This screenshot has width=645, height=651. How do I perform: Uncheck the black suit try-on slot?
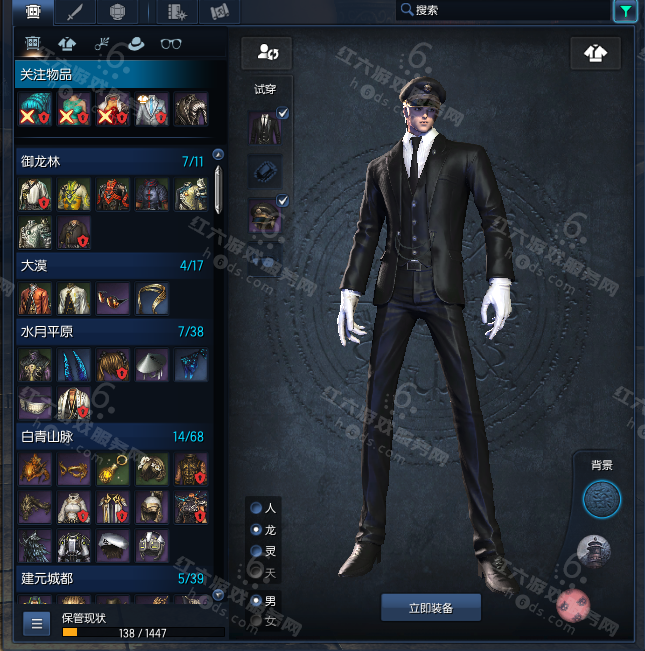click(283, 114)
